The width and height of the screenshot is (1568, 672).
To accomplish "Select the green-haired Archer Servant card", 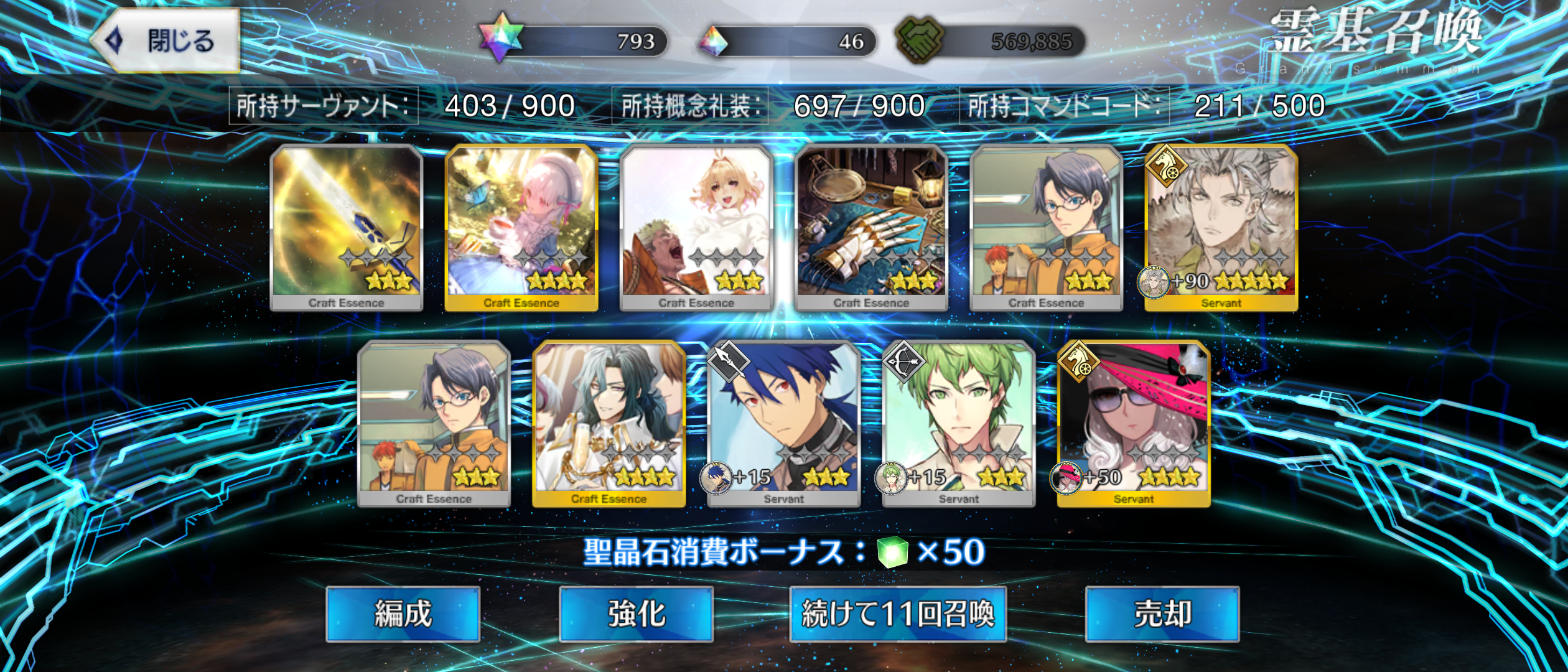I will (958, 423).
